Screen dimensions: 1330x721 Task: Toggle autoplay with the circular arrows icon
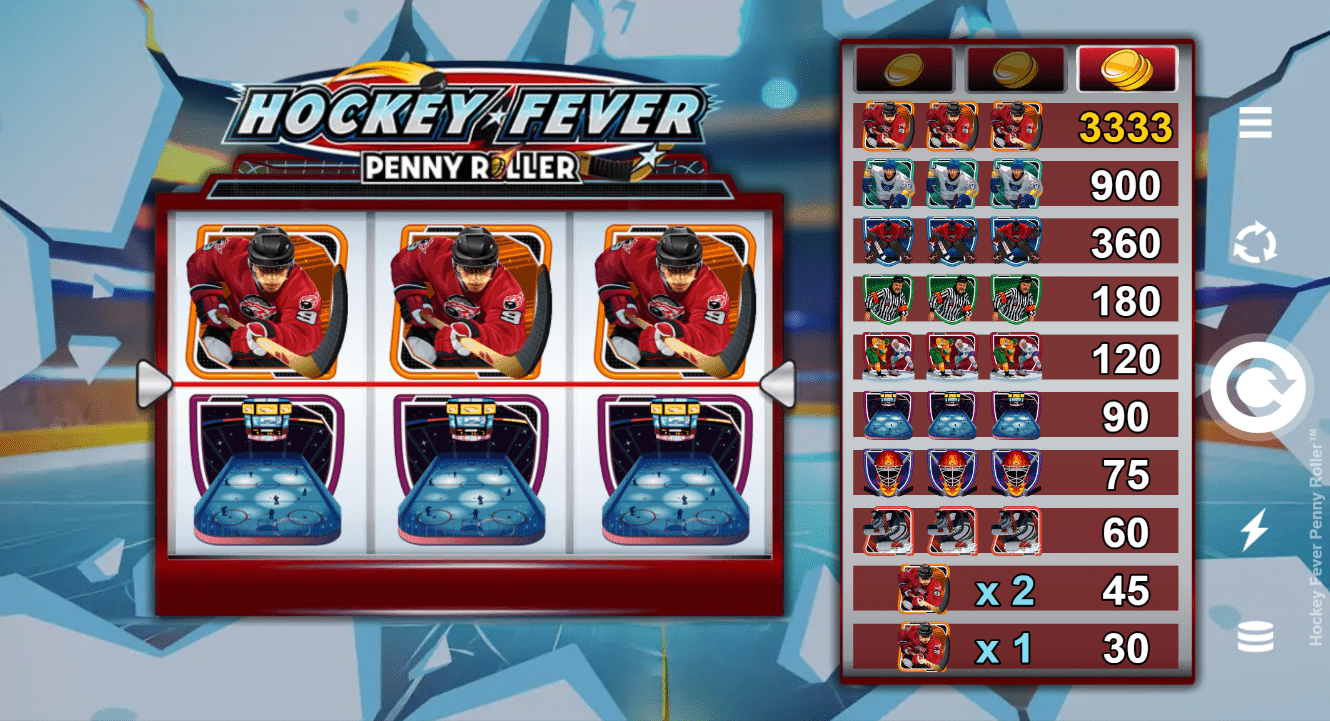click(x=1255, y=243)
